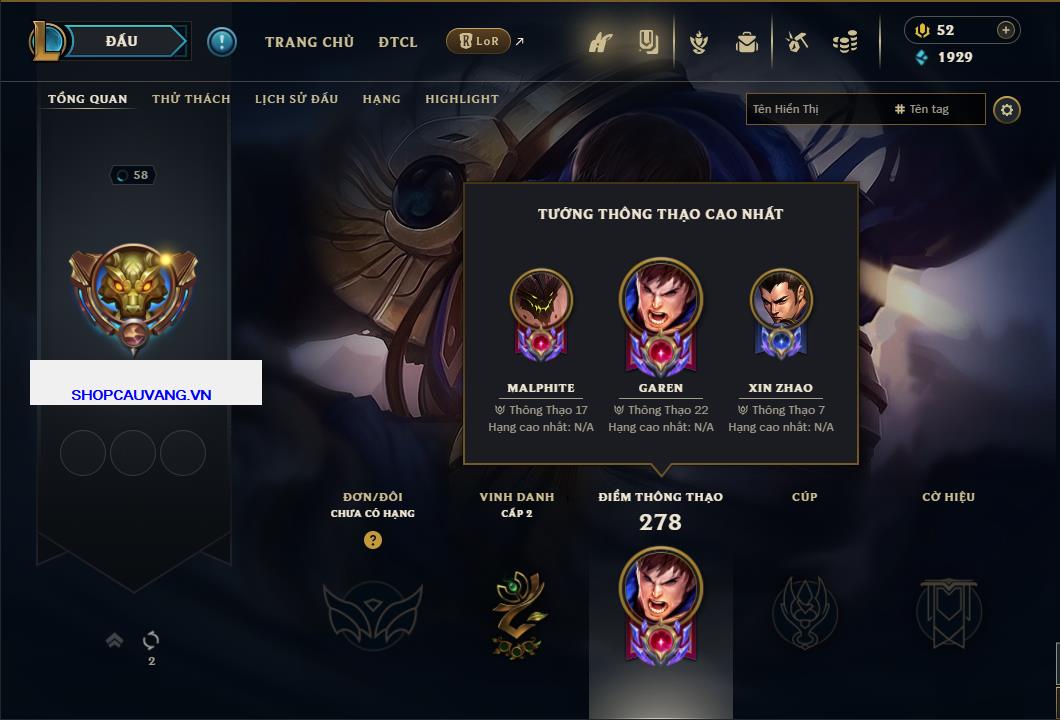The image size is (1060, 720).
Task: Open the LỊCH SỬ ĐẤU tab
Action: point(296,99)
